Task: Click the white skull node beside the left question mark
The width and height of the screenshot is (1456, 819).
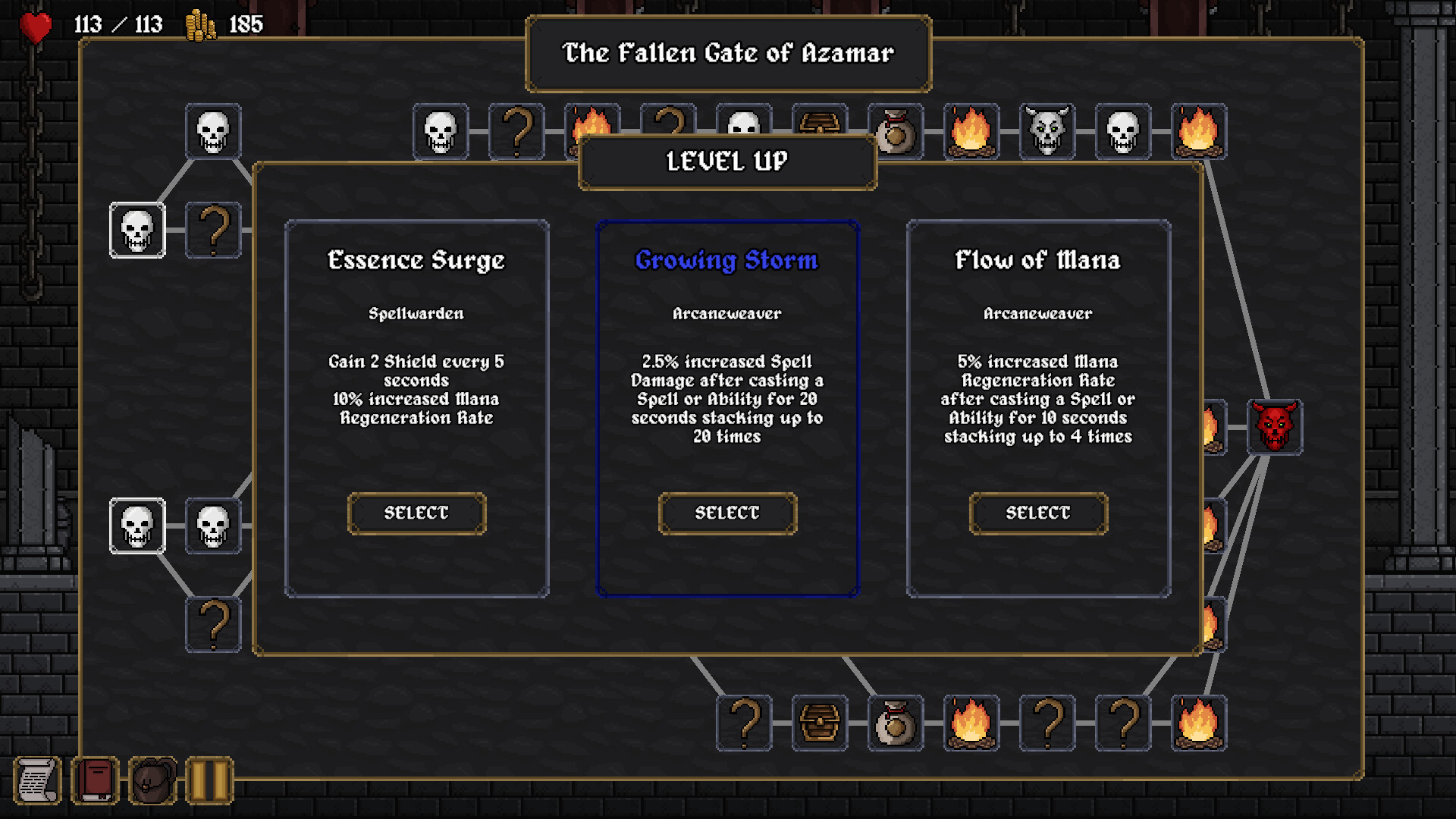Action: 137,230
